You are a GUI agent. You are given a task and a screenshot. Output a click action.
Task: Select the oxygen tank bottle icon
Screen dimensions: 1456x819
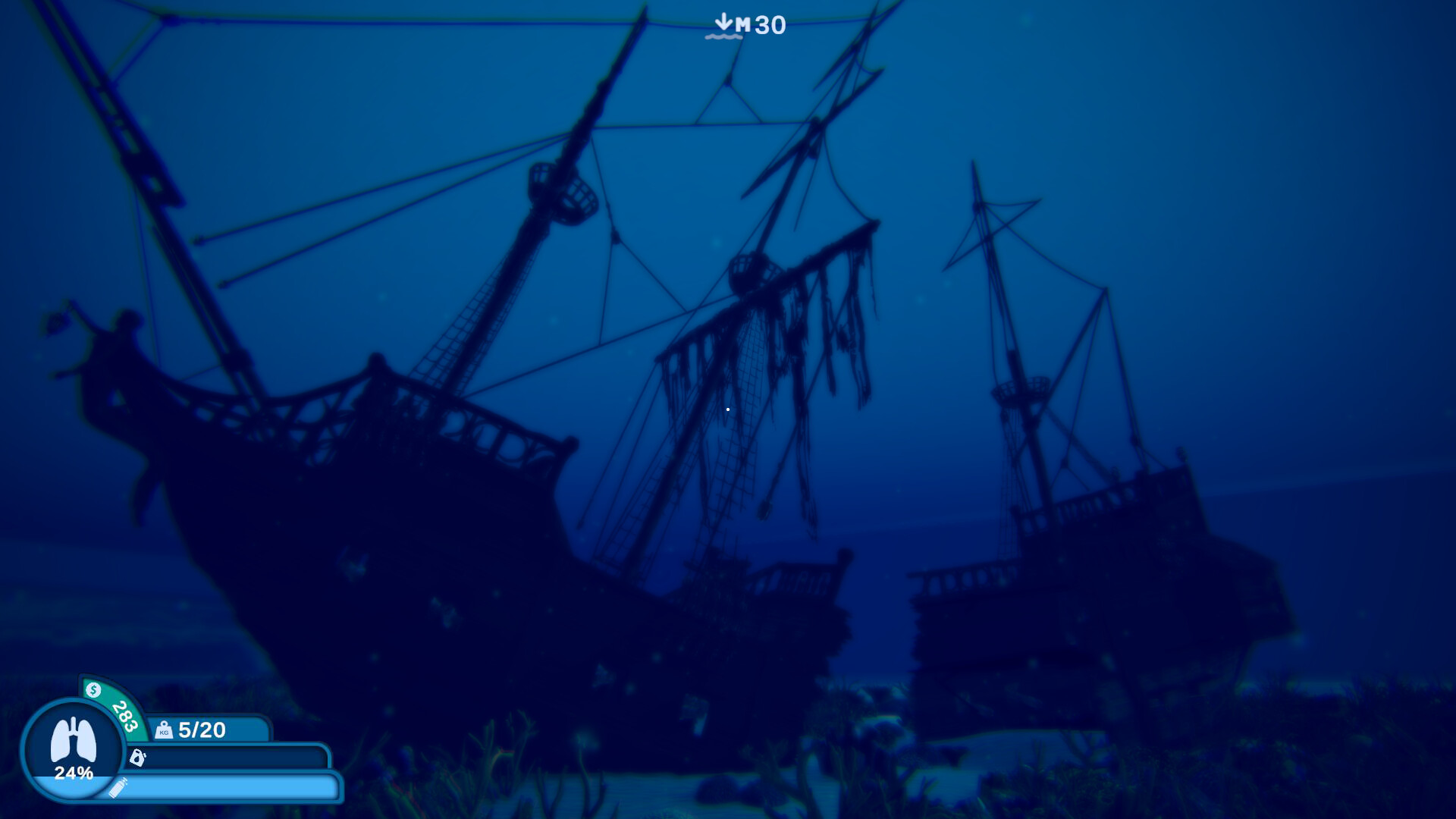pyautogui.click(x=118, y=789)
